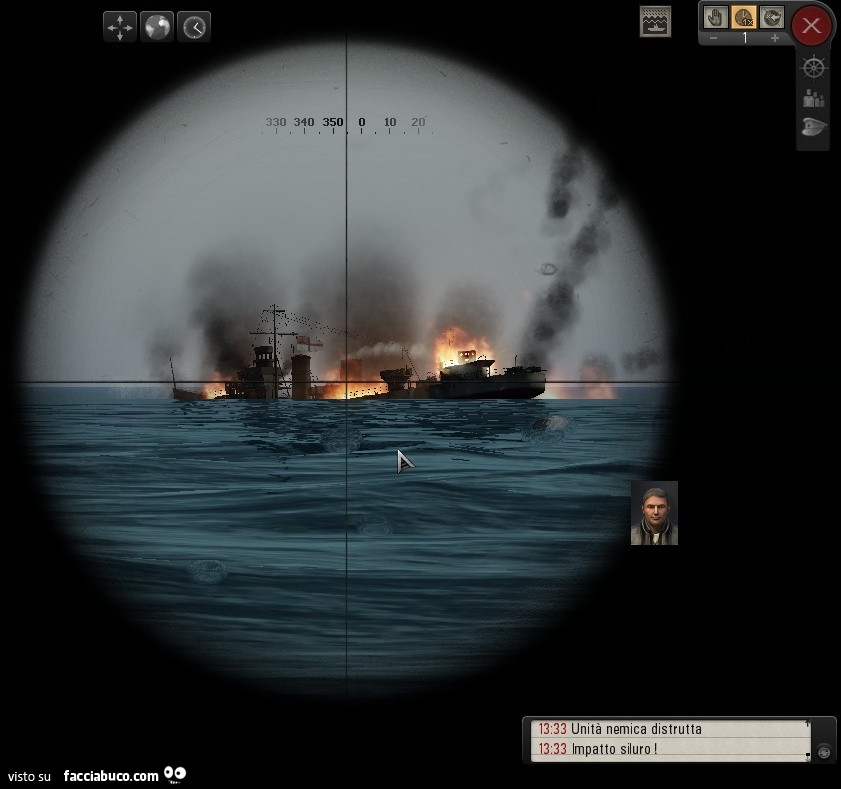The height and width of the screenshot is (789, 841).
Task: Click the globe-with-arrow time control icon
Action: coord(771,17)
